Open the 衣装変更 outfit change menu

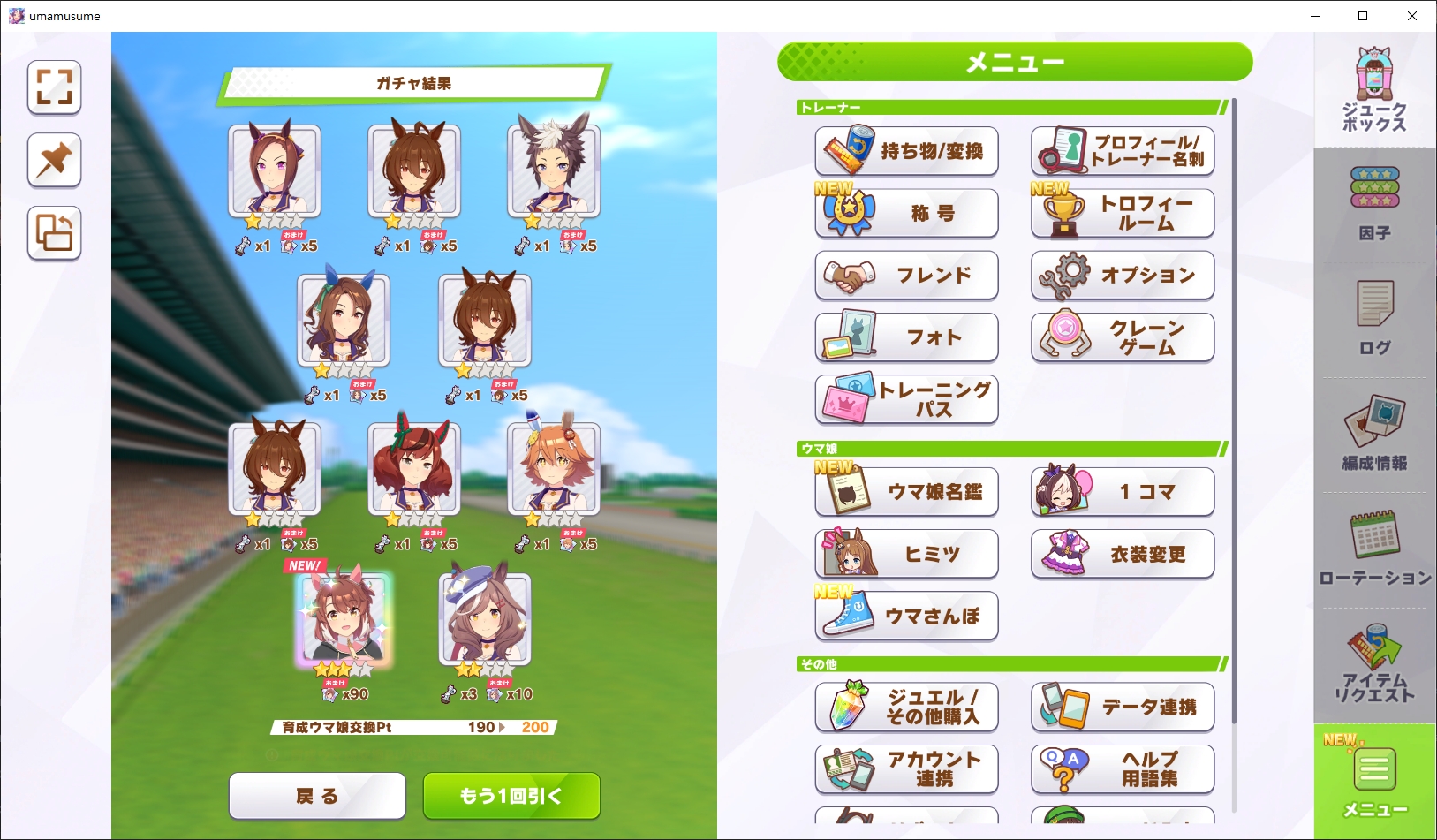pos(1123,554)
